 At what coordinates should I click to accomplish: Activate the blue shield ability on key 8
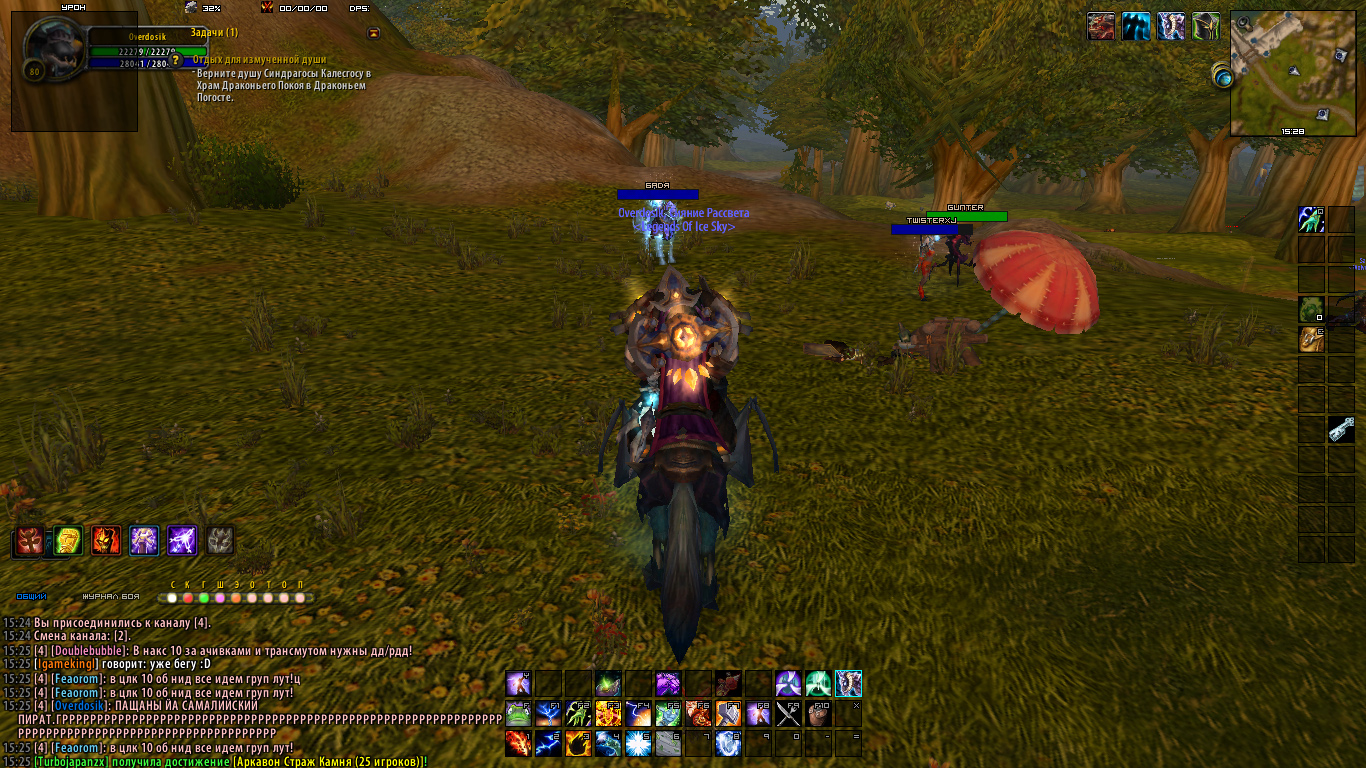(x=728, y=743)
